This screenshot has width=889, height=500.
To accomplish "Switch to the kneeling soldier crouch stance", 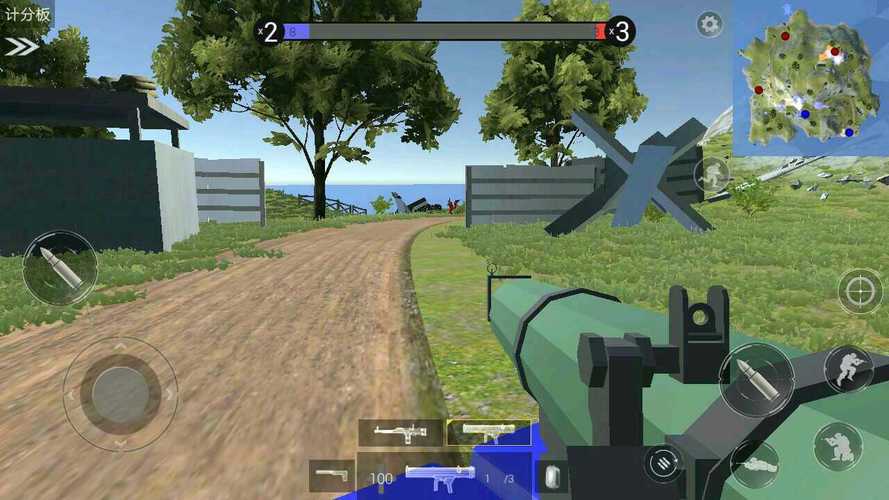I will 838,446.
